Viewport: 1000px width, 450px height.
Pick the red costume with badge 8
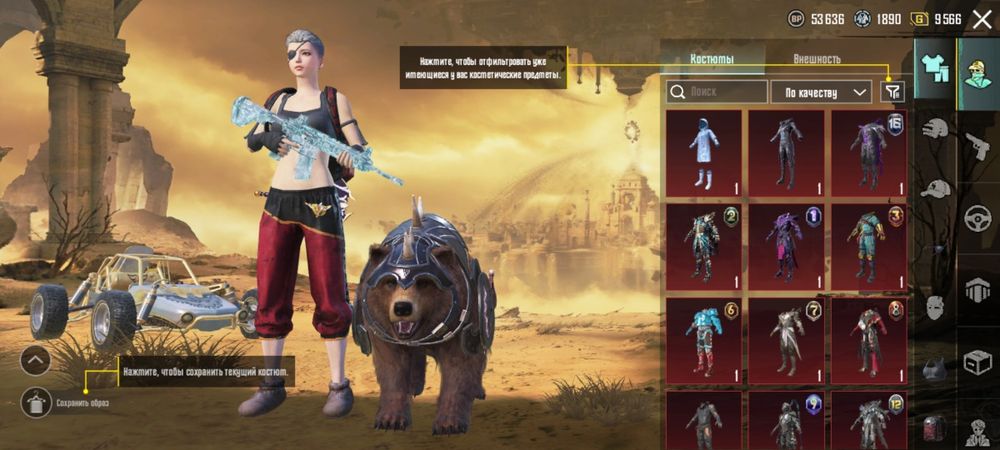868,340
